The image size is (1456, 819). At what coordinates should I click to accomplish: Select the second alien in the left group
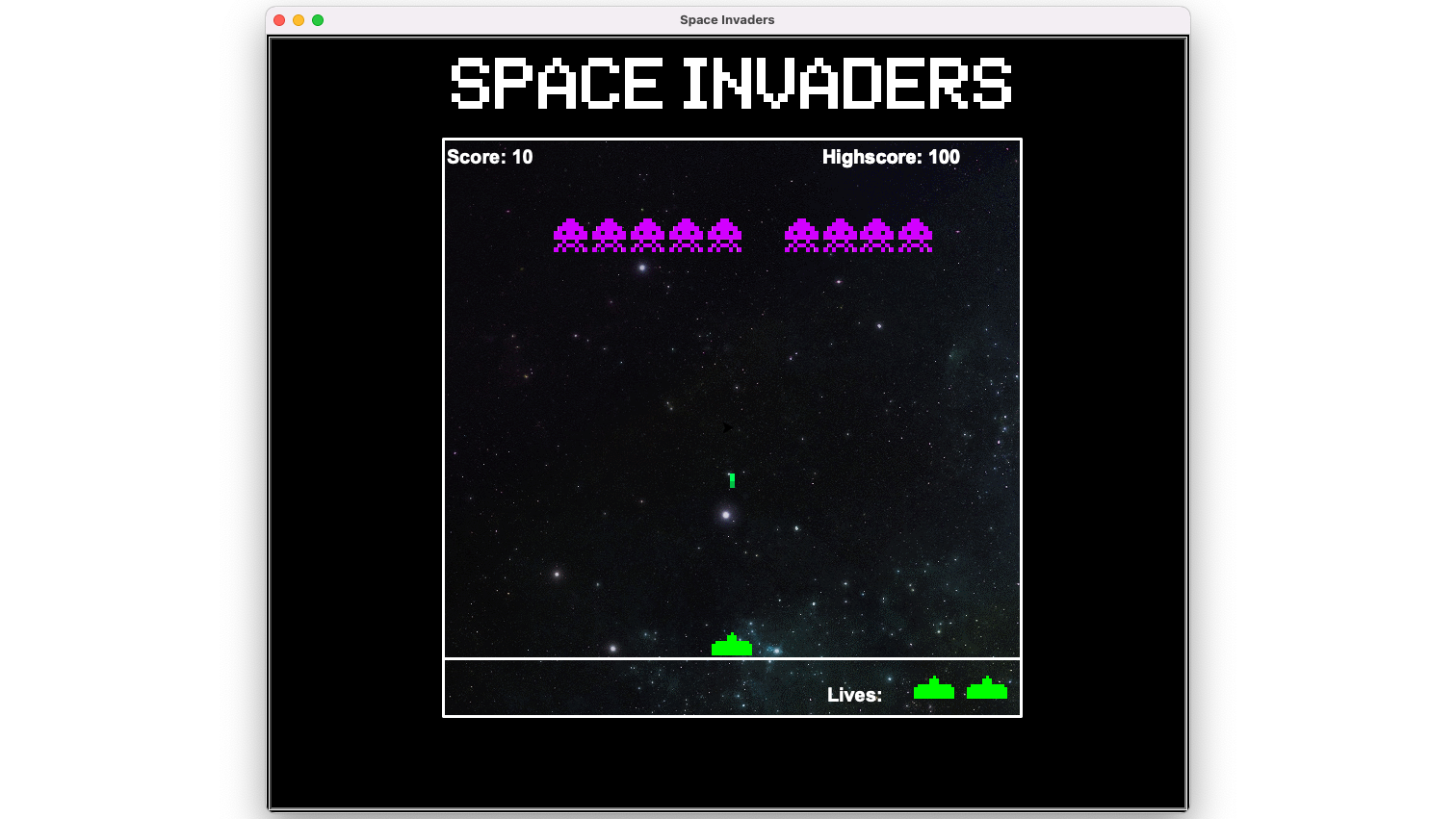pos(608,236)
